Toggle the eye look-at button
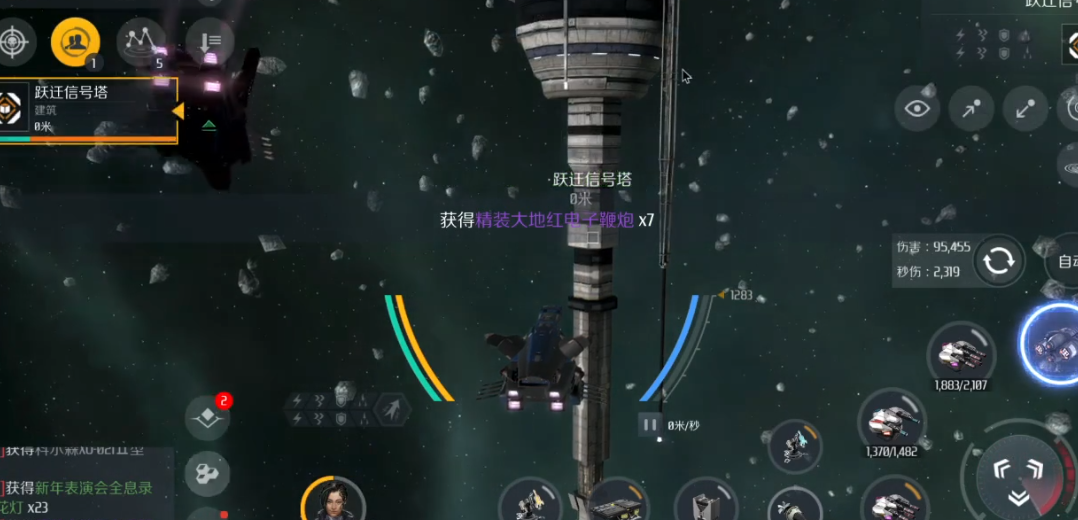The height and width of the screenshot is (520, 1078). tap(916, 109)
